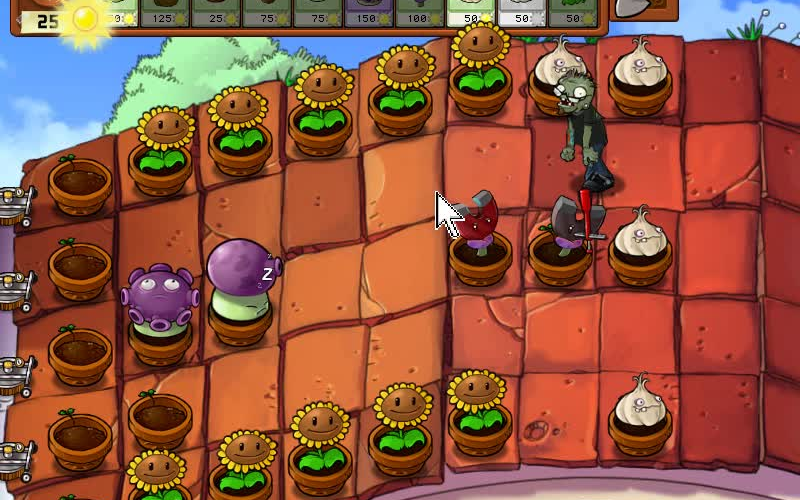Choose the purple 150-sun seed packet
800x500 pixels.
tap(367, 12)
